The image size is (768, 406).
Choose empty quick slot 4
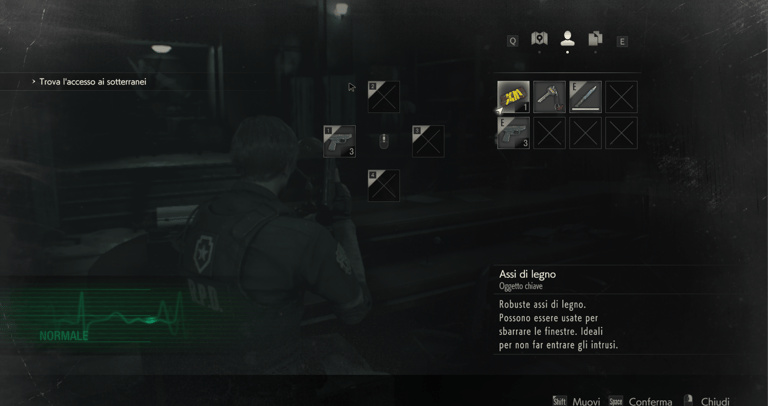383,185
